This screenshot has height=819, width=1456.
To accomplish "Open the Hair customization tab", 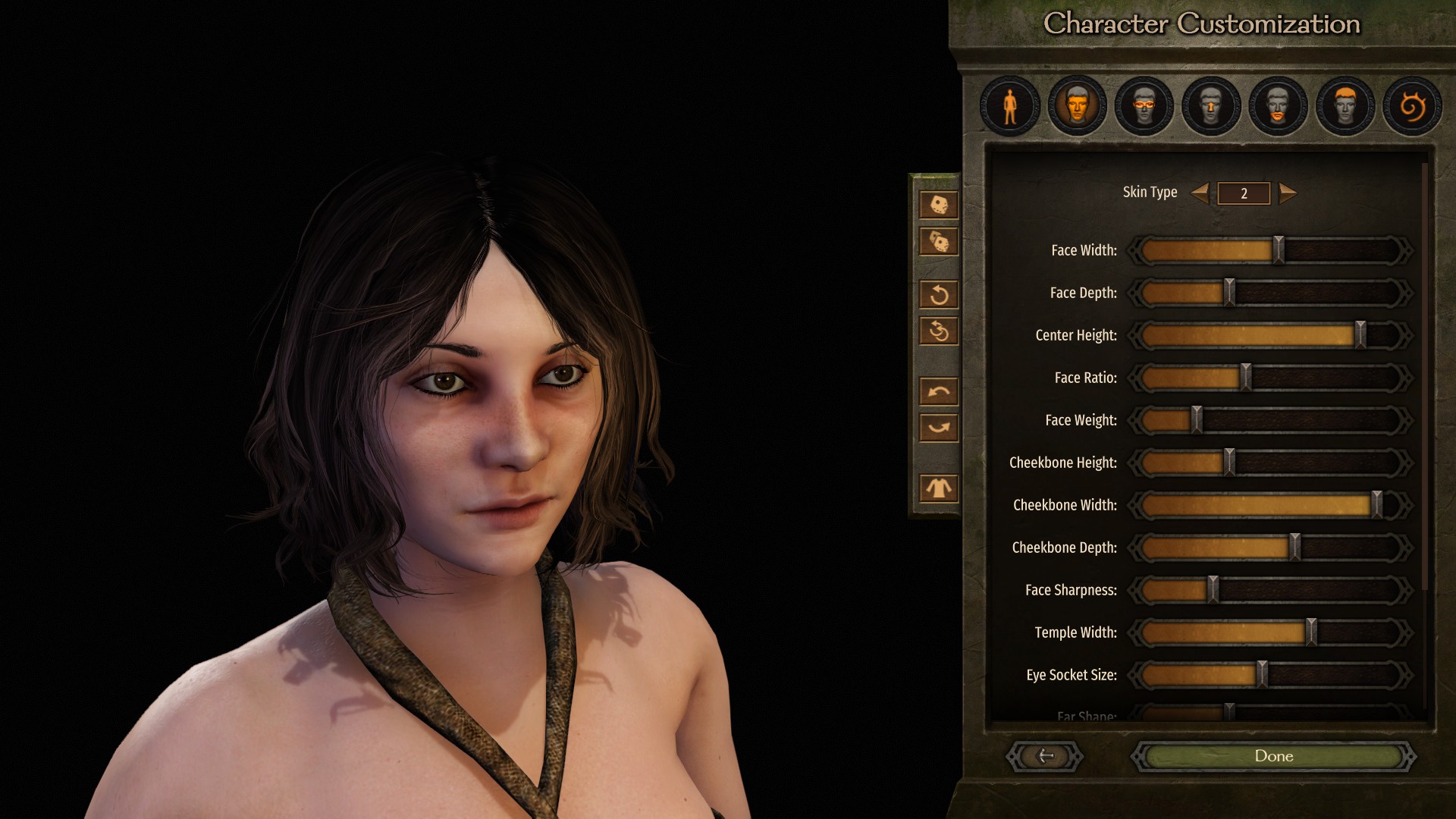I will [x=1345, y=106].
